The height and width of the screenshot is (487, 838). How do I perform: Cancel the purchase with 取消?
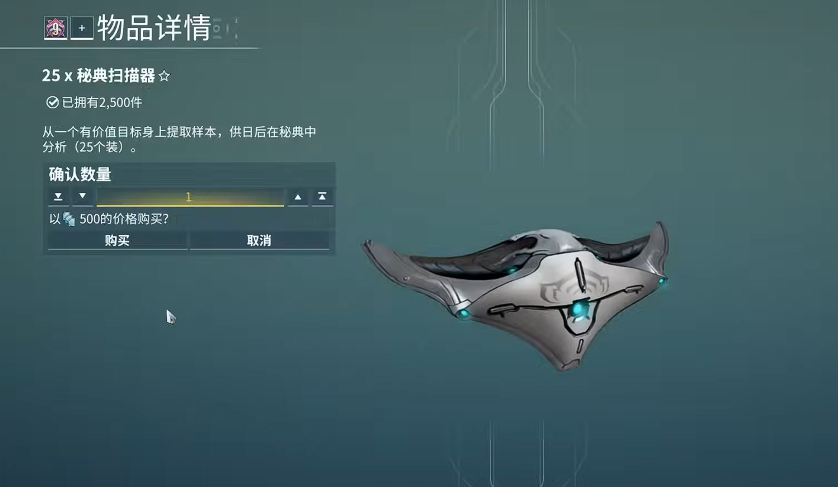(259, 240)
